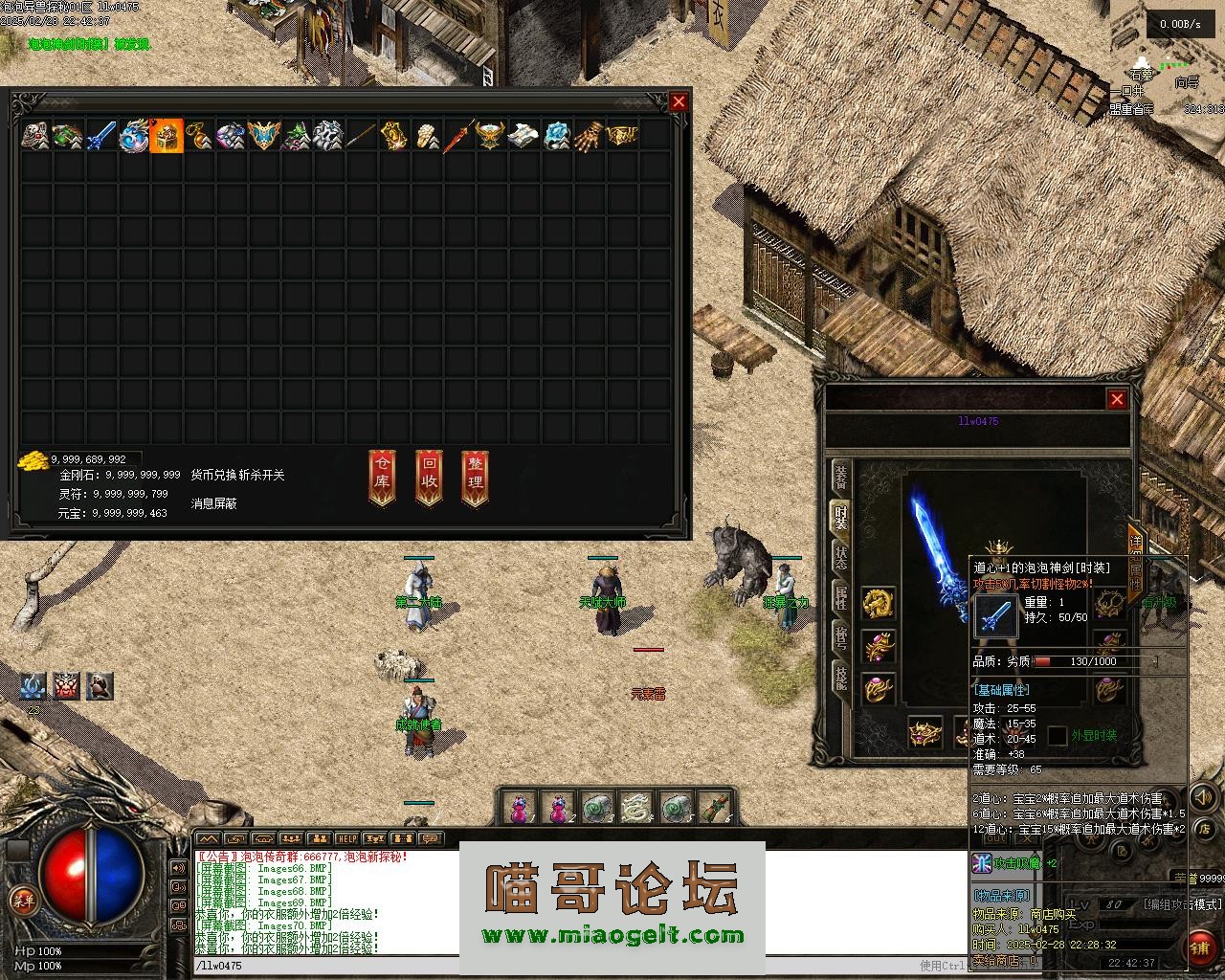
Task: Use the first red potion hotbar slot
Action: tap(520, 809)
